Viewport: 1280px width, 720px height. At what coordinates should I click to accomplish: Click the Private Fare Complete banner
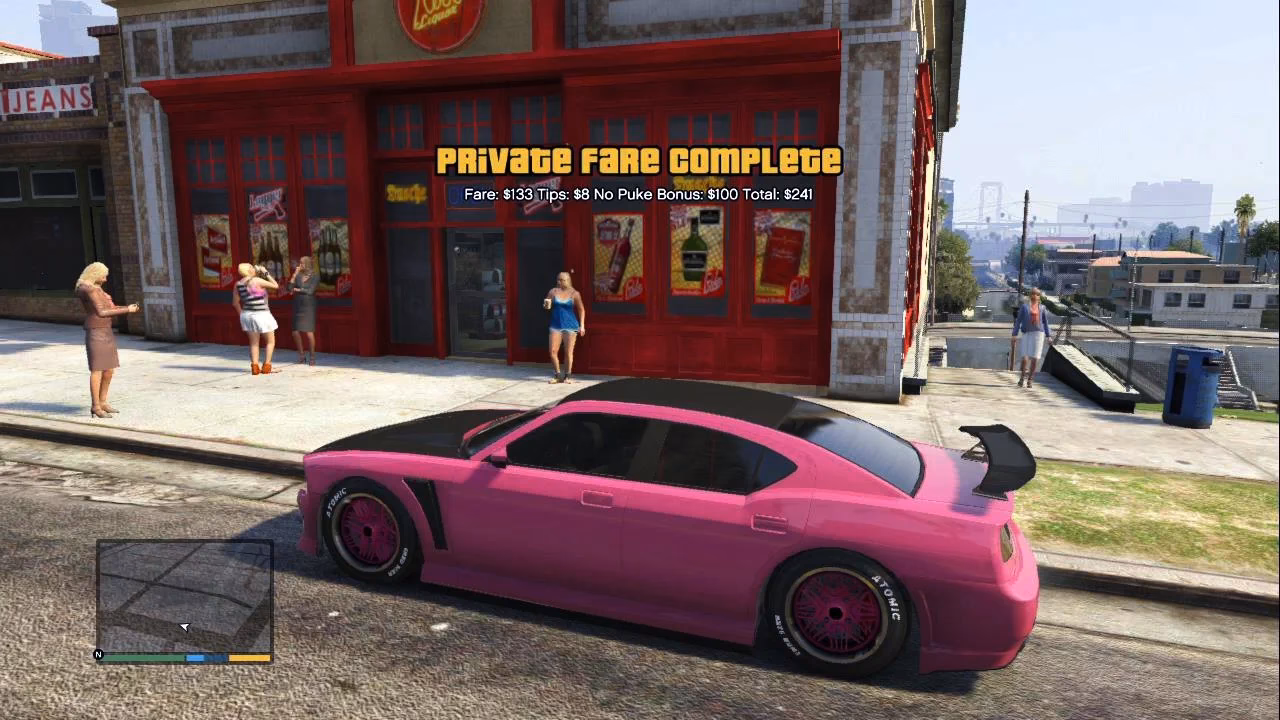640,158
